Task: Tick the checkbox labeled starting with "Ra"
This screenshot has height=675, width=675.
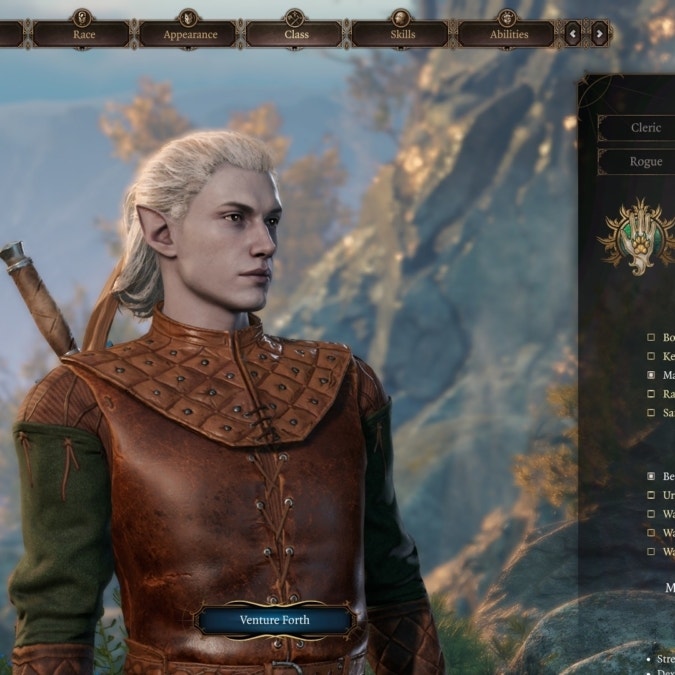Action: click(652, 394)
